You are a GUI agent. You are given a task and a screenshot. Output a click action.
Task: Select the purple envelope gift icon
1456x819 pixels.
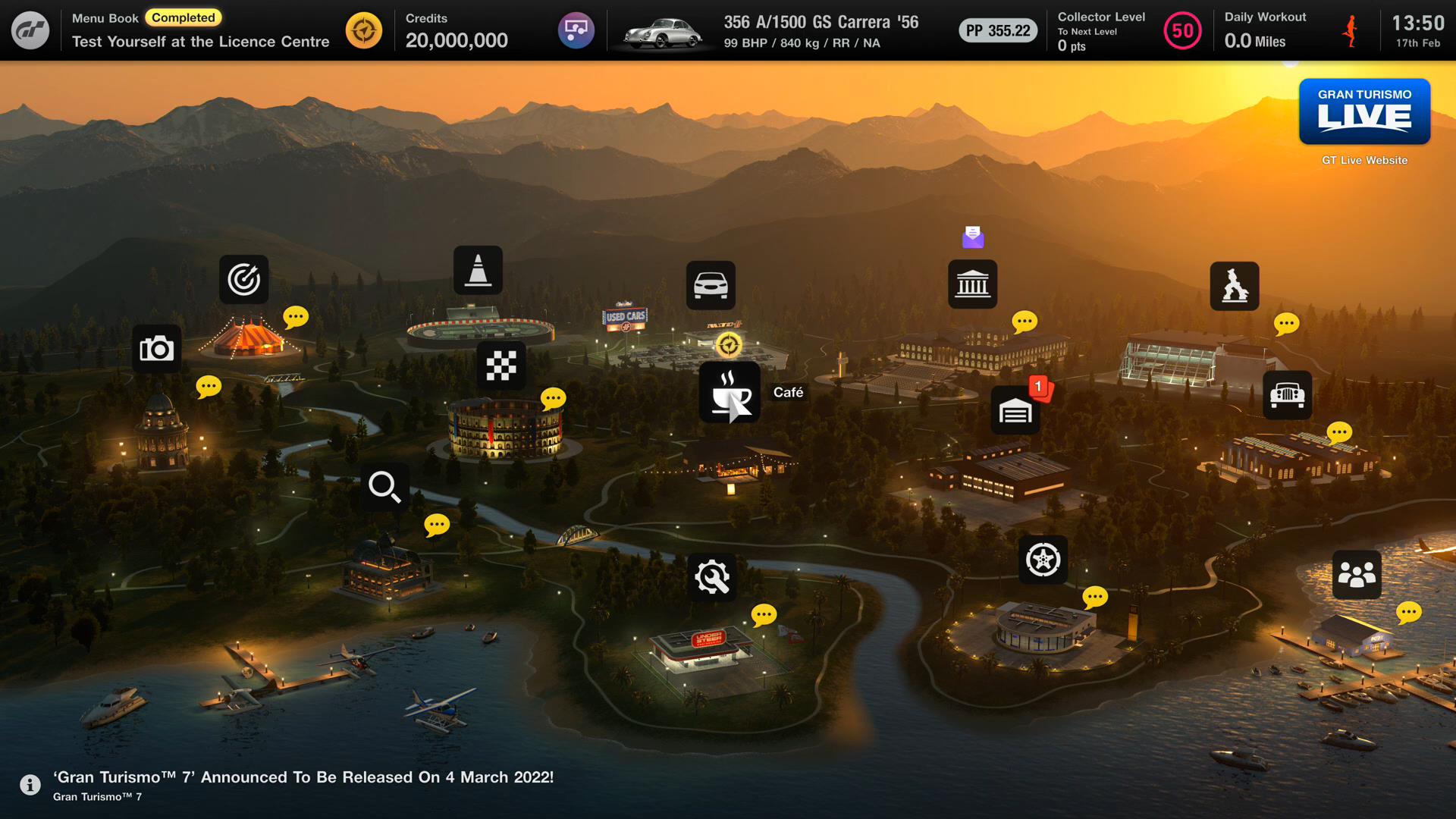coord(973,237)
